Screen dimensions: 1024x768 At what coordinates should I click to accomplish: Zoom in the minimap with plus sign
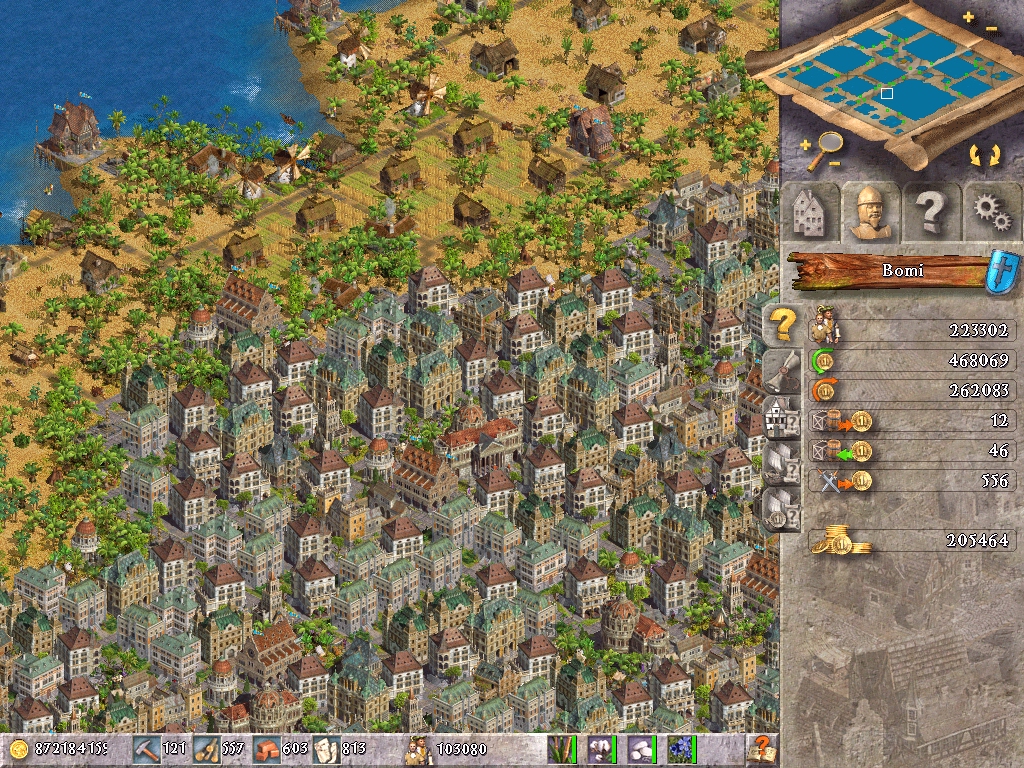click(968, 17)
